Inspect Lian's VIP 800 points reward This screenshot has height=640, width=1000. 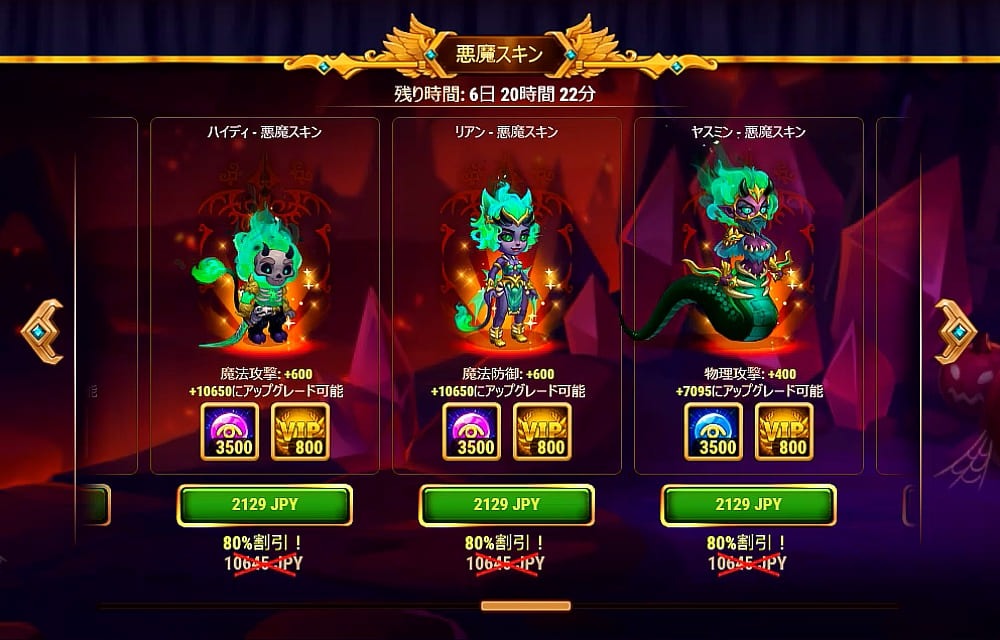coord(543,431)
